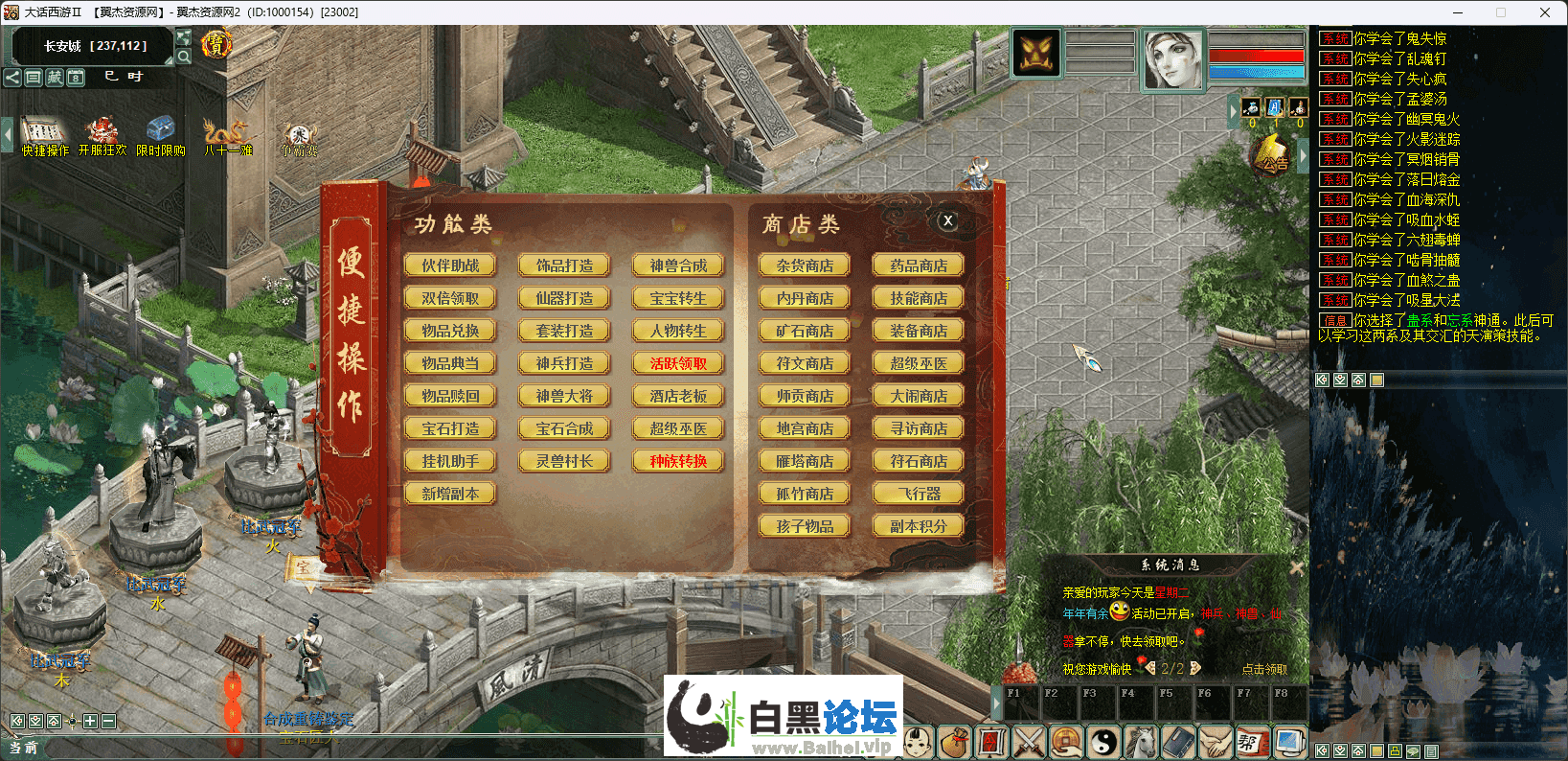Image resolution: width=1568 pixels, height=761 pixels.
Task: Click the red 活跃领取 button
Action: tap(678, 363)
